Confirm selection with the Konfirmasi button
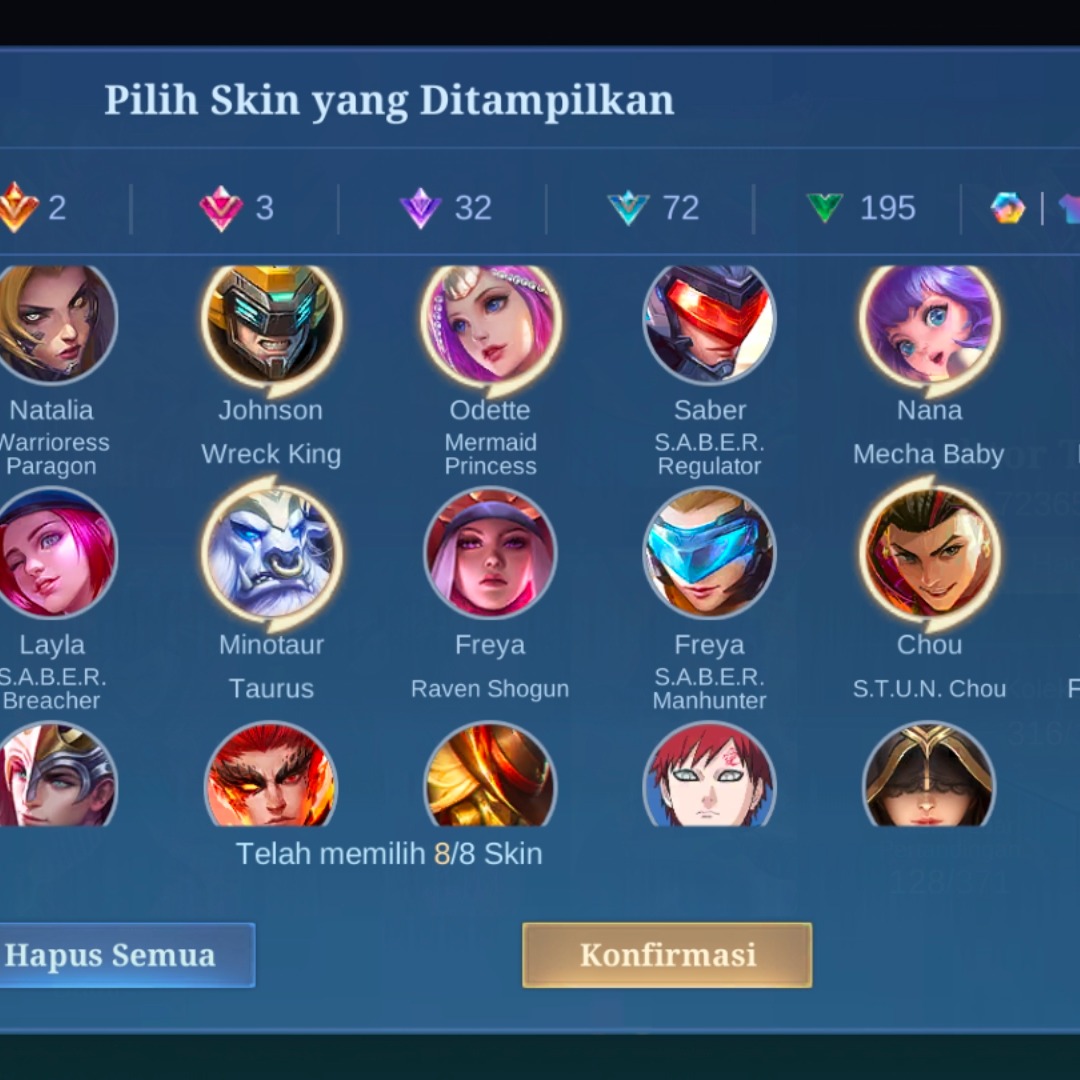This screenshot has width=1080, height=1080. [667, 955]
